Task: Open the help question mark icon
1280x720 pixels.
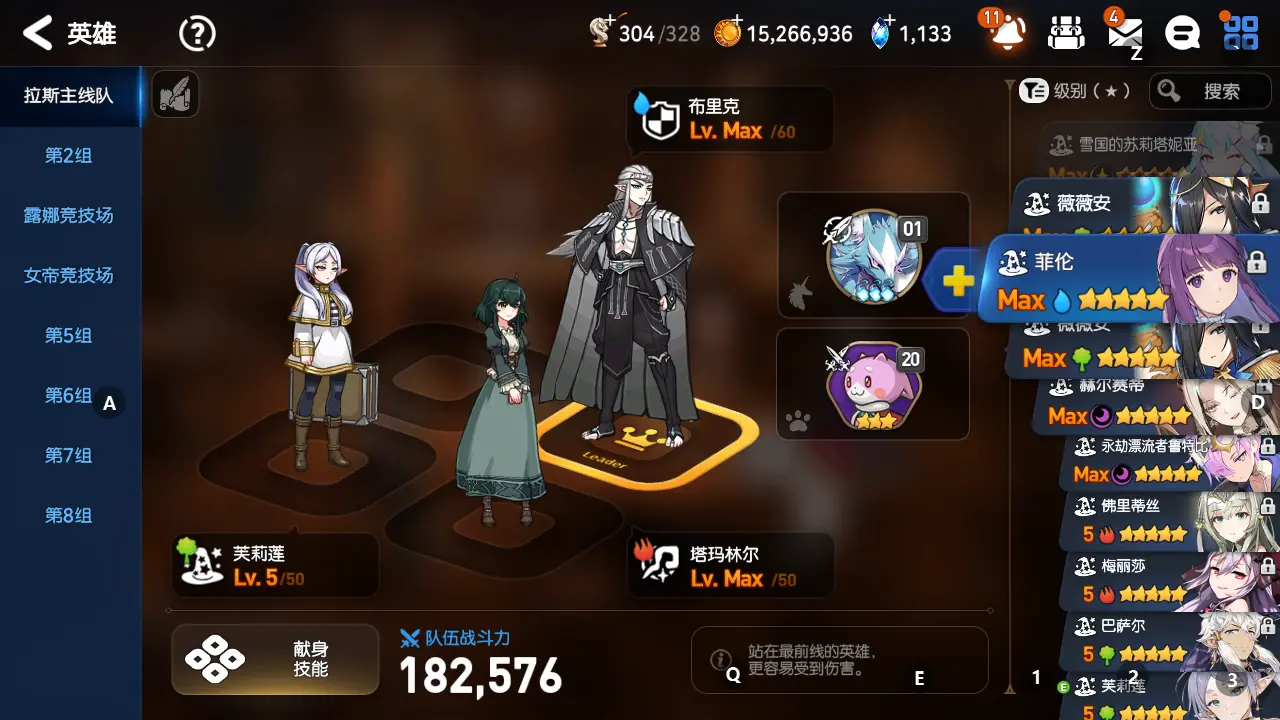Action: [x=197, y=33]
